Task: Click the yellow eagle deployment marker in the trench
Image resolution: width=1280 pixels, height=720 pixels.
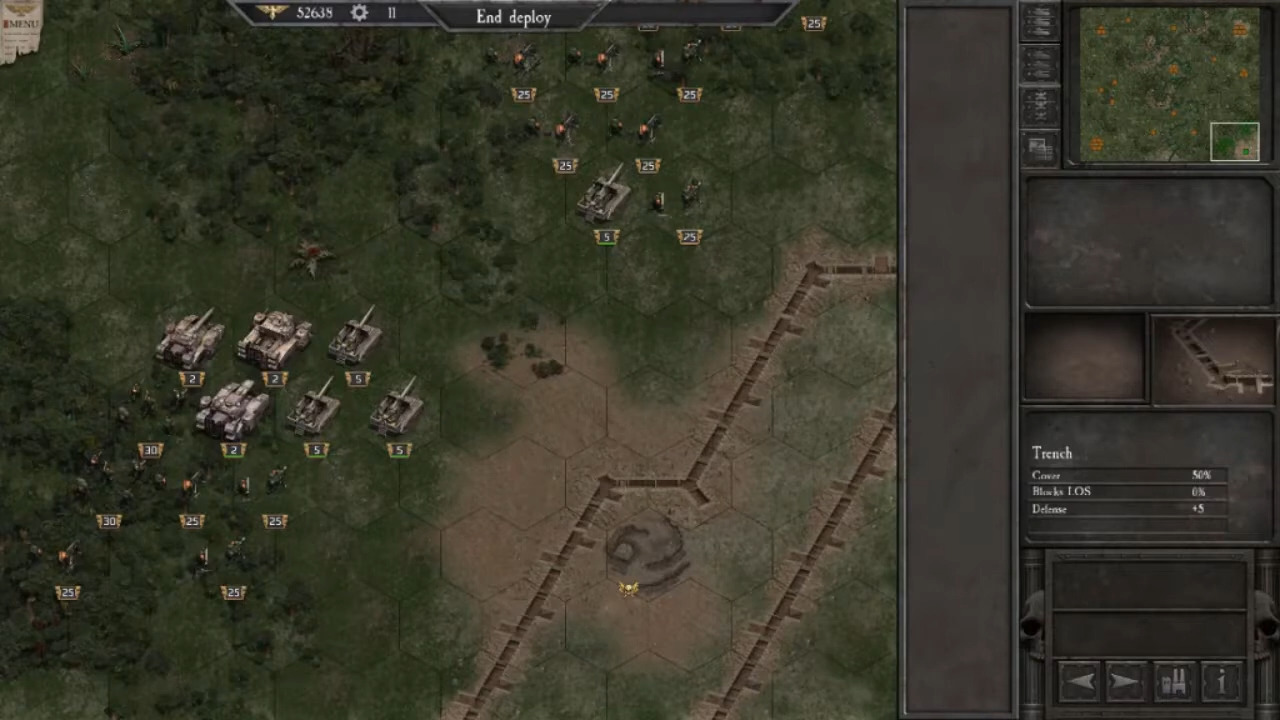Action: 627,589
